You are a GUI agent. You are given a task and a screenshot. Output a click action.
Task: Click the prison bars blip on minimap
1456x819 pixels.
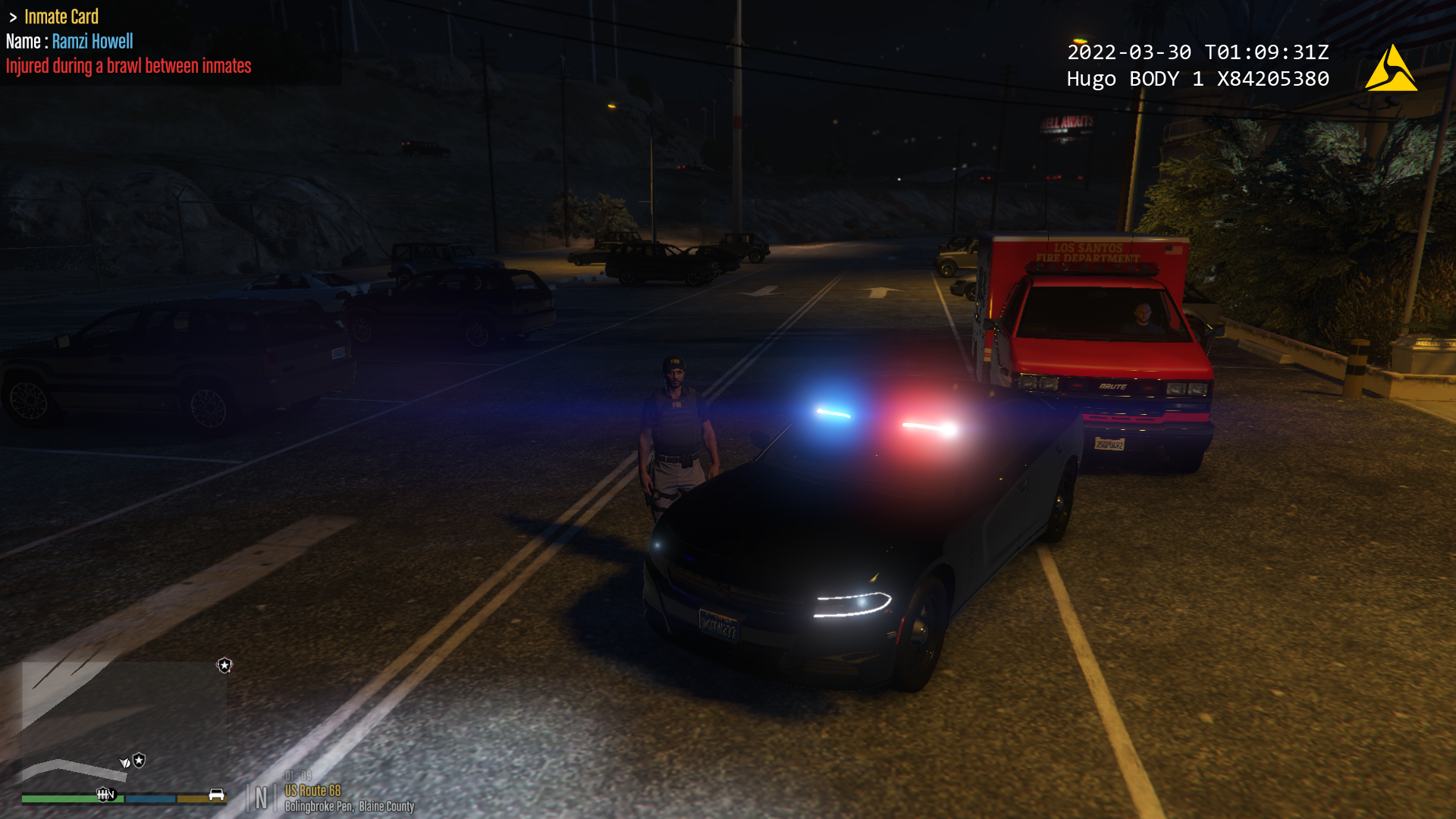(103, 794)
